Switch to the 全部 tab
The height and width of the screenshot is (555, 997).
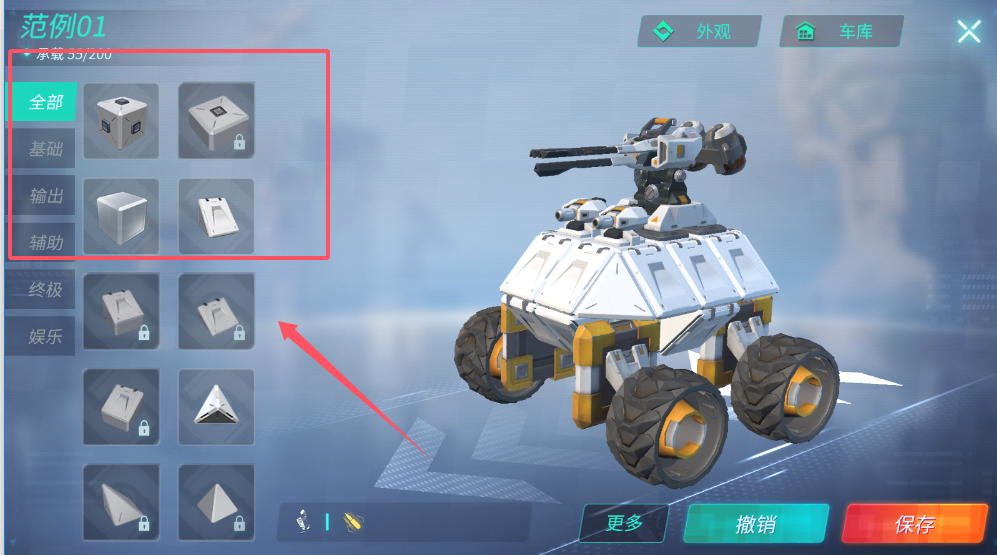tap(45, 103)
